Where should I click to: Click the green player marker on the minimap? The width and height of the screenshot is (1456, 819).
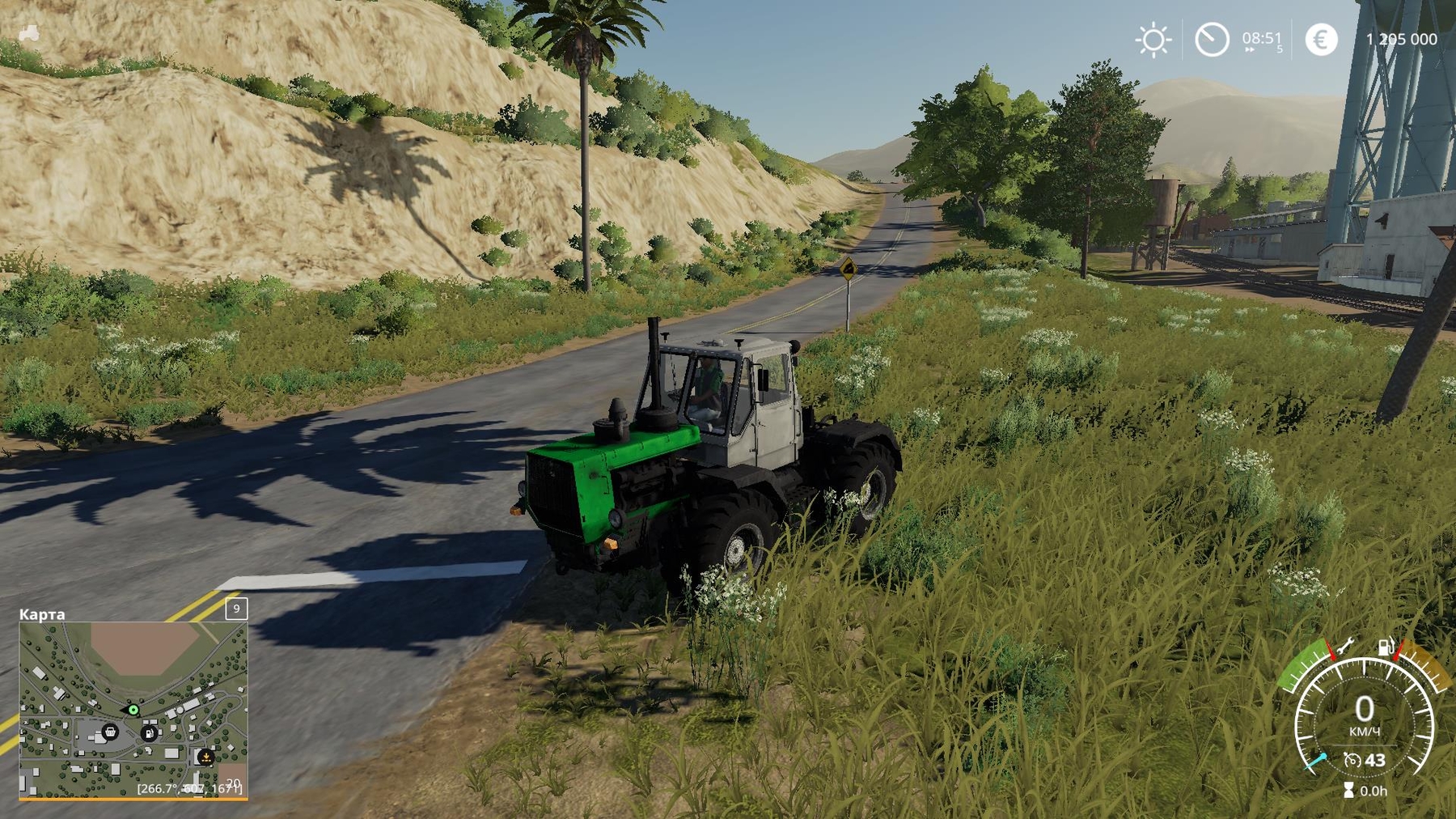[133, 711]
